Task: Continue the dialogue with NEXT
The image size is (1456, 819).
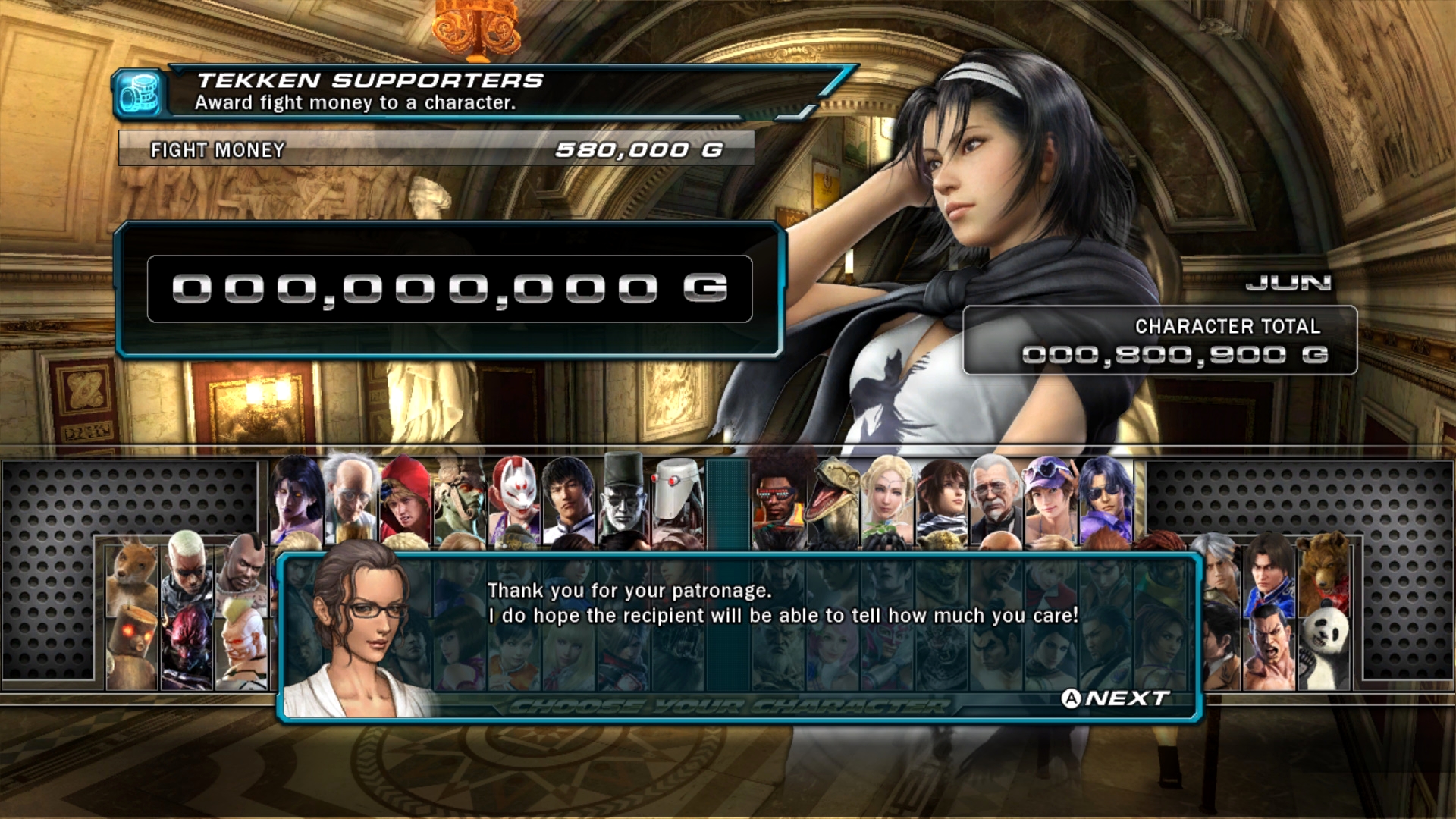Action: tap(1115, 698)
